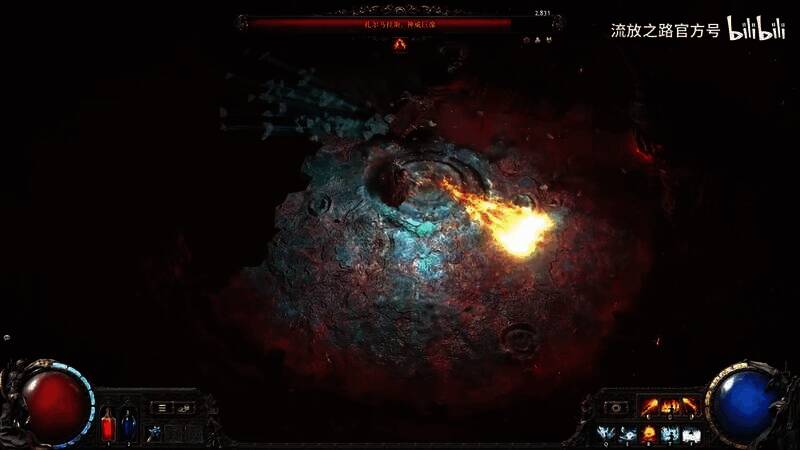Activate the left fireball skill
This screenshot has height=450, width=800.
click(x=650, y=407)
